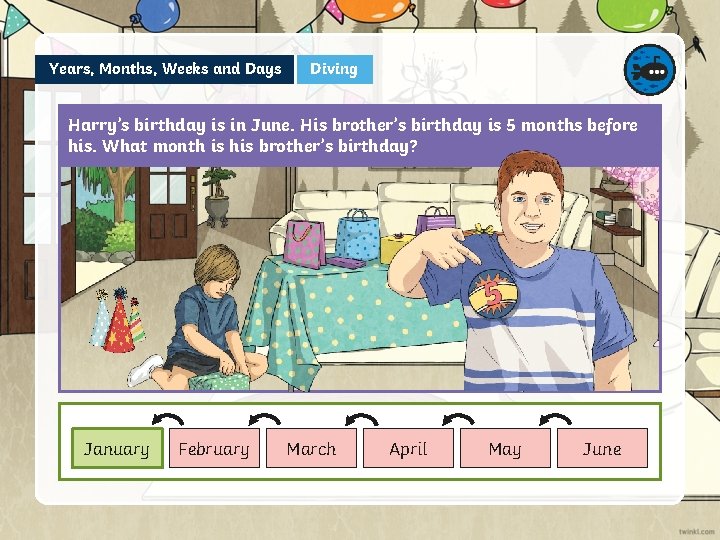The image size is (720, 540).
Task: Open the Years, Months, Weeks and Days tab
Action: coord(165,69)
